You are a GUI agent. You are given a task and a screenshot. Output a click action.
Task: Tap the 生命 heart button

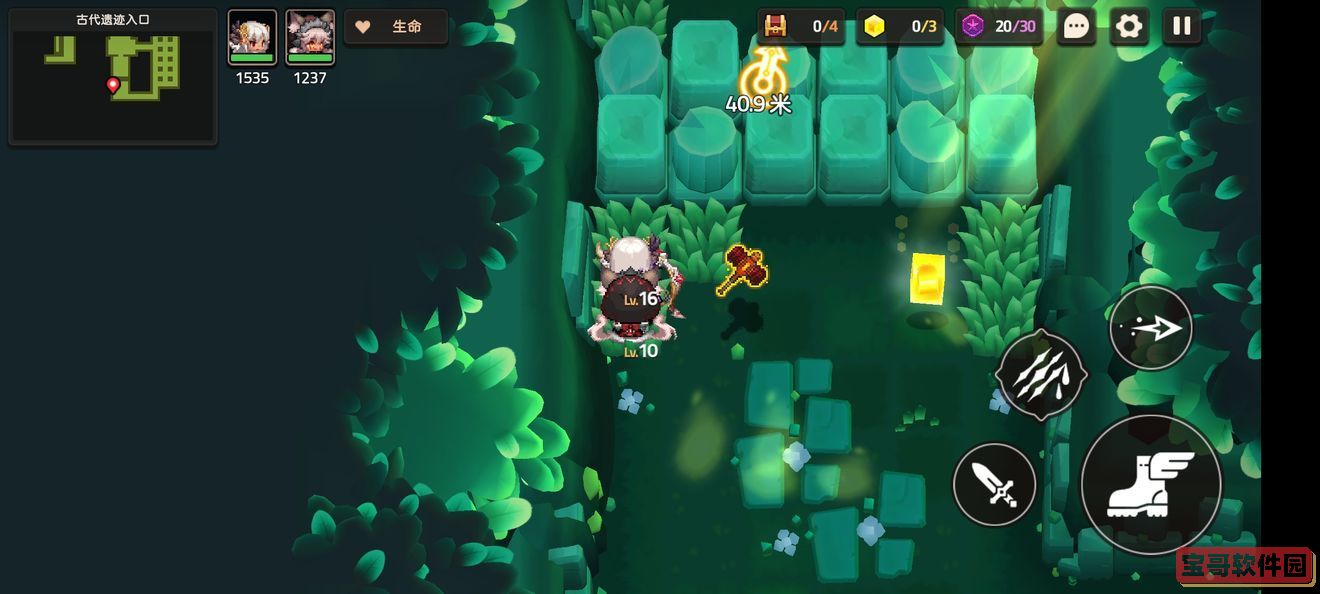pos(395,27)
